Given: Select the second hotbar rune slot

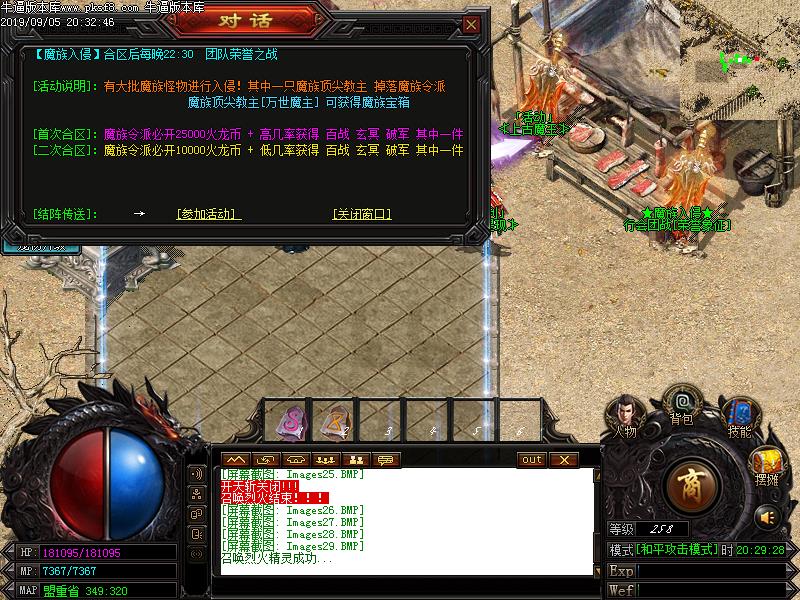Looking at the screenshot, I should (336, 421).
